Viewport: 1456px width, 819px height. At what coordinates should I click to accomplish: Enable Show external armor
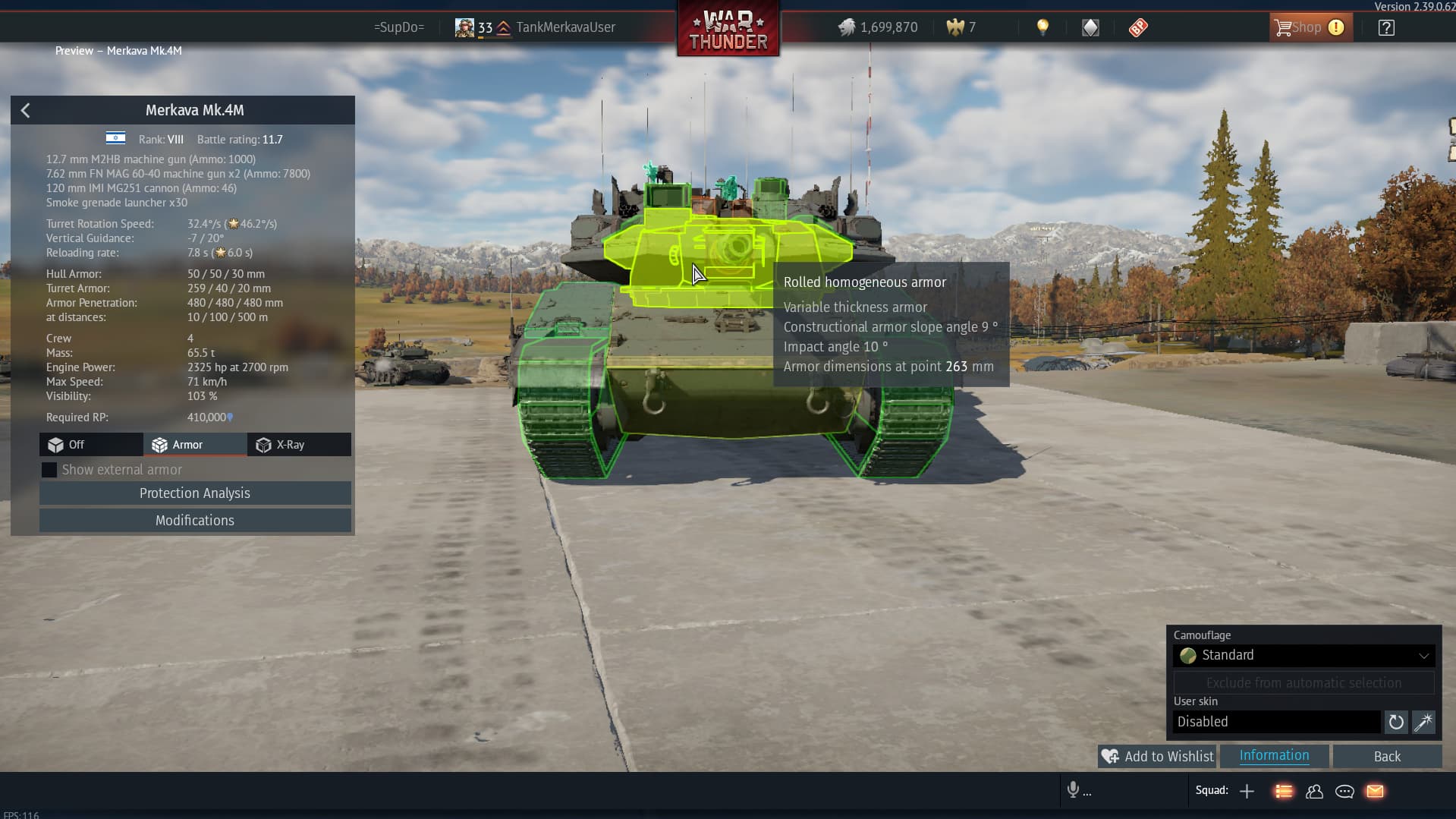[x=49, y=469]
